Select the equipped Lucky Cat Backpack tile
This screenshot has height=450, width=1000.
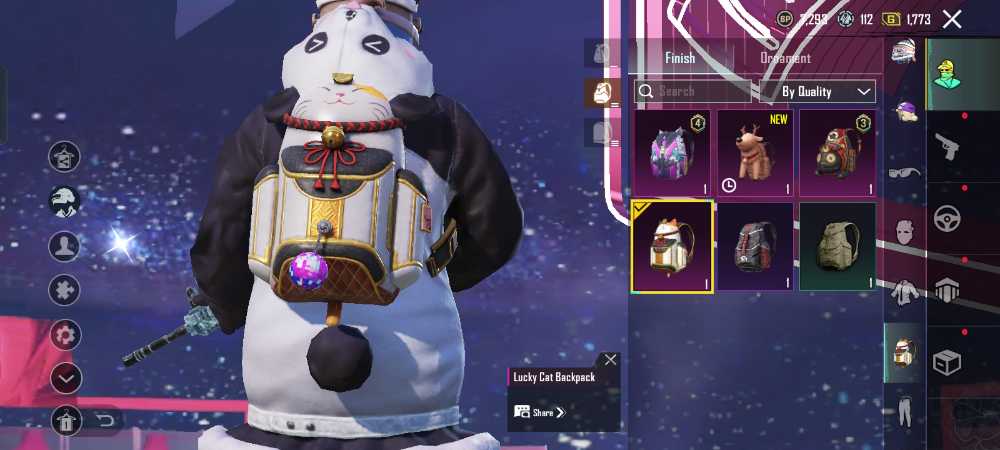click(x=671, y=246)
